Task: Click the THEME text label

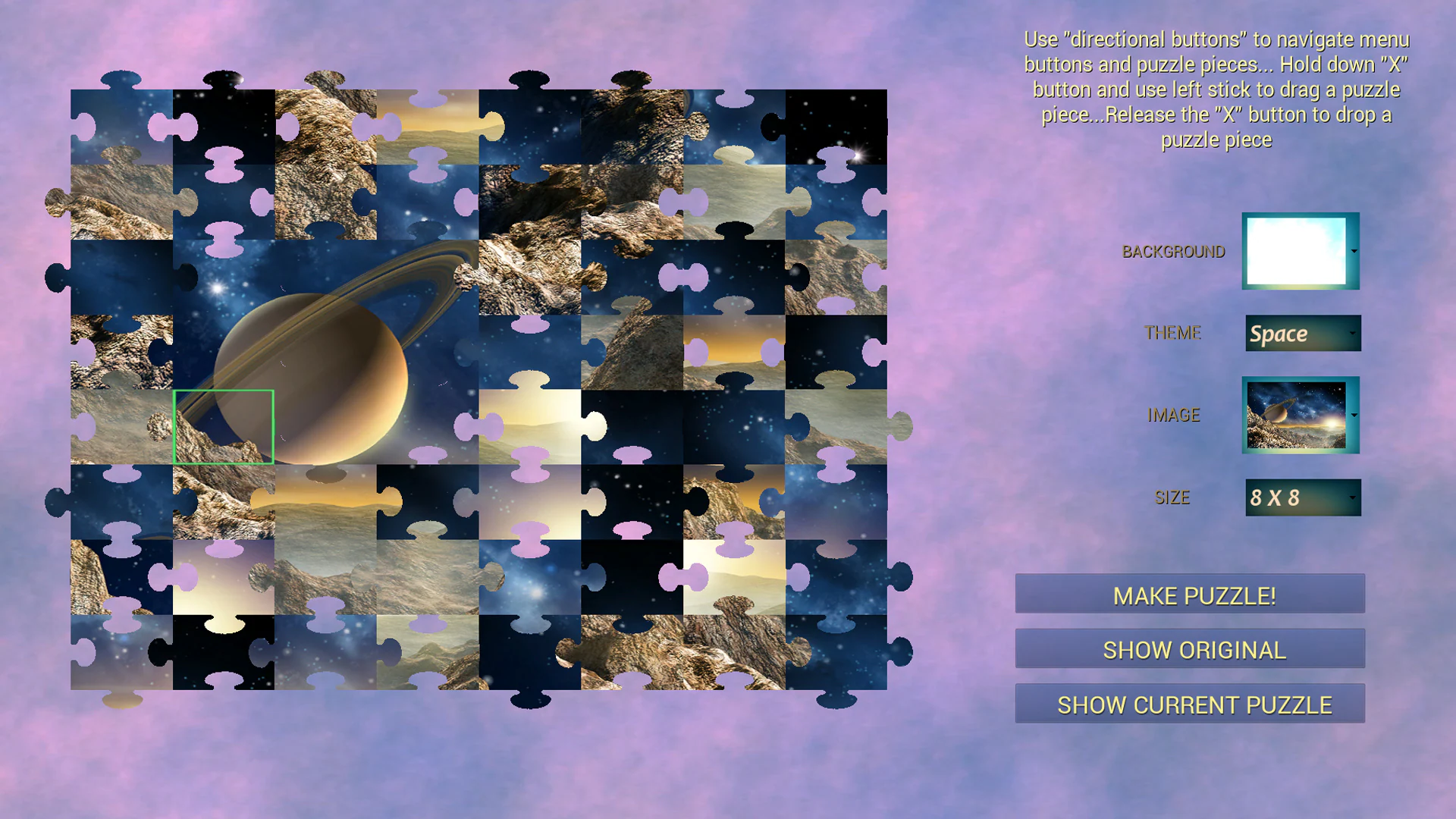Action: point(1173,333)
